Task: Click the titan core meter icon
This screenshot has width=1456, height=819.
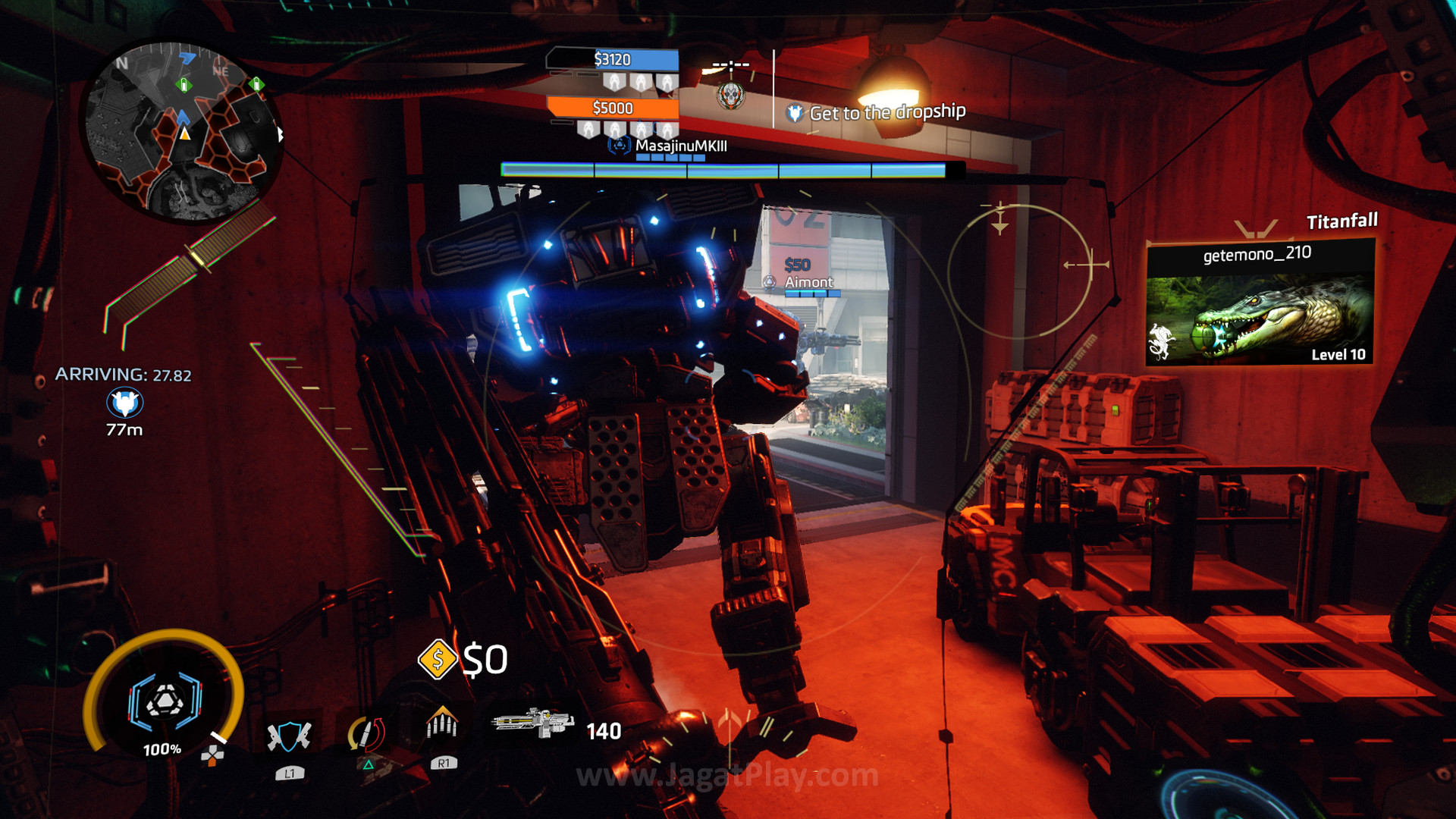Action: [165, 699]
